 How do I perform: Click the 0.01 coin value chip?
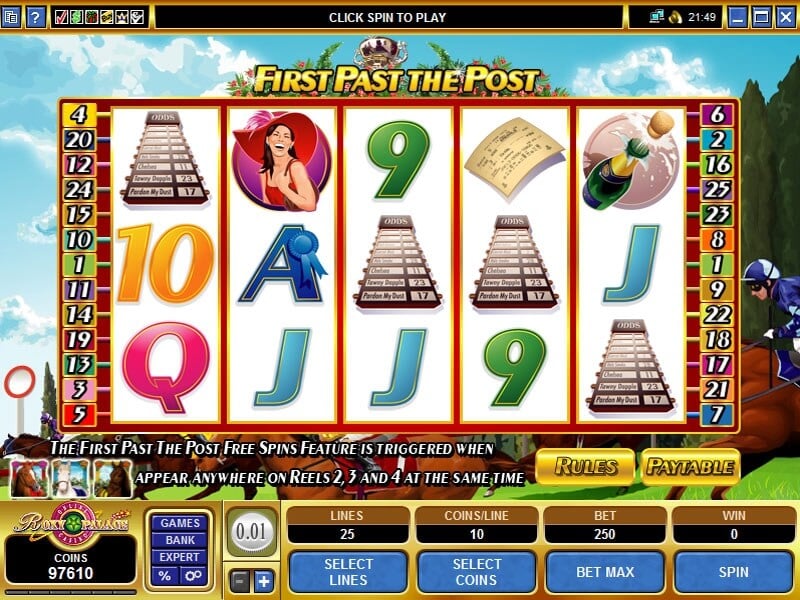pyautogui.click(x=251, y=530)
